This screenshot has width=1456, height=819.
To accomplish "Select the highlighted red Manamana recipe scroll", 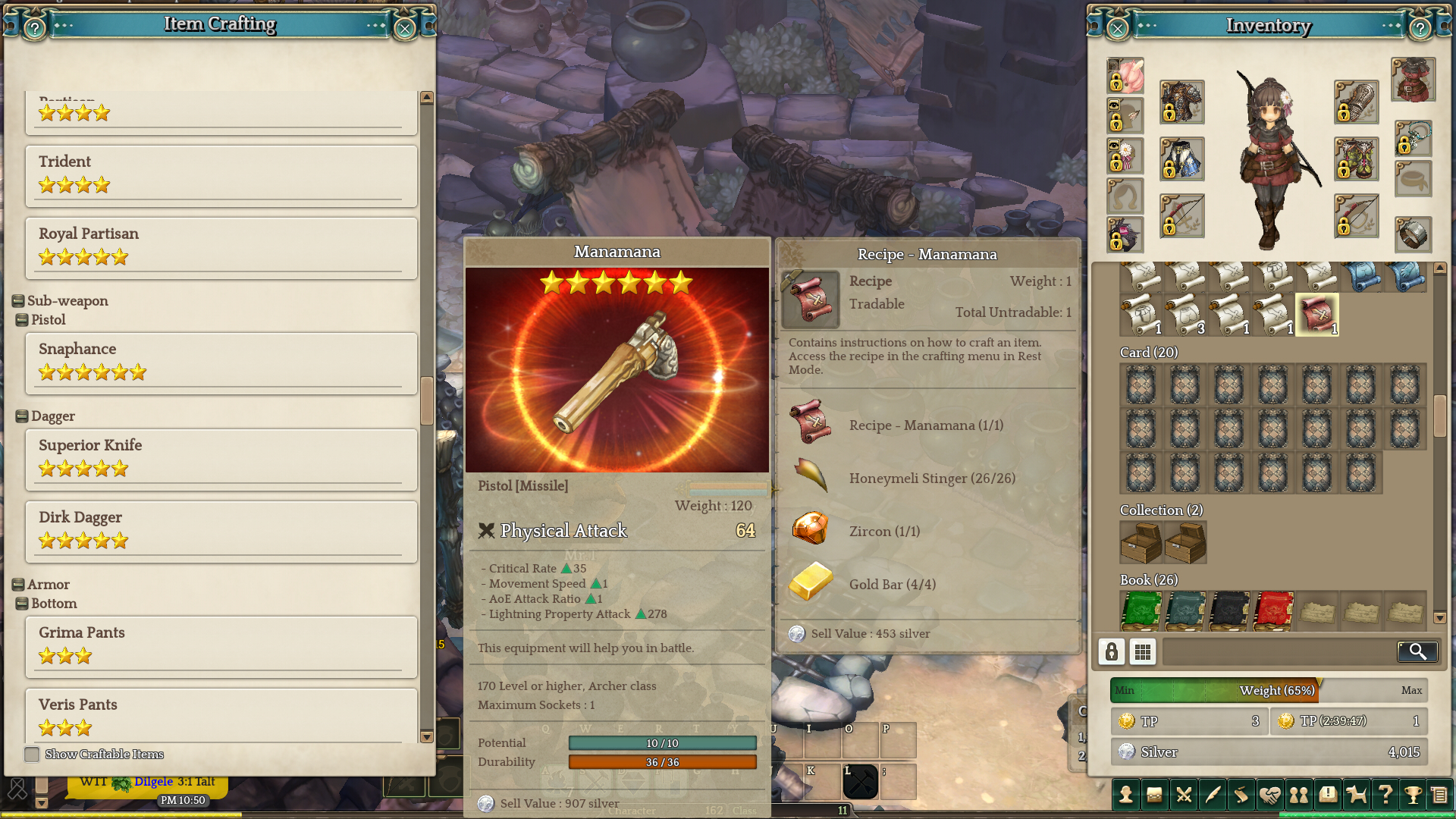I will coord(1317,314).
